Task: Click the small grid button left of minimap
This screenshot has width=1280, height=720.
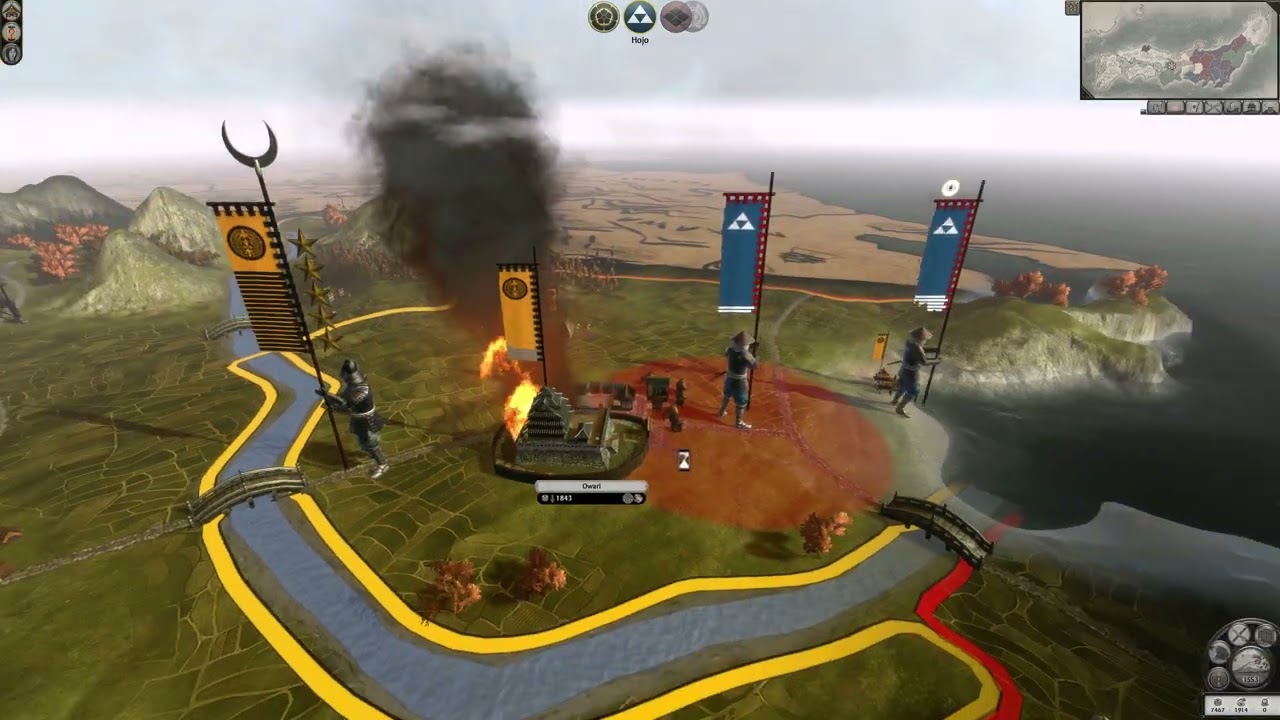Action: (1072, 8)
